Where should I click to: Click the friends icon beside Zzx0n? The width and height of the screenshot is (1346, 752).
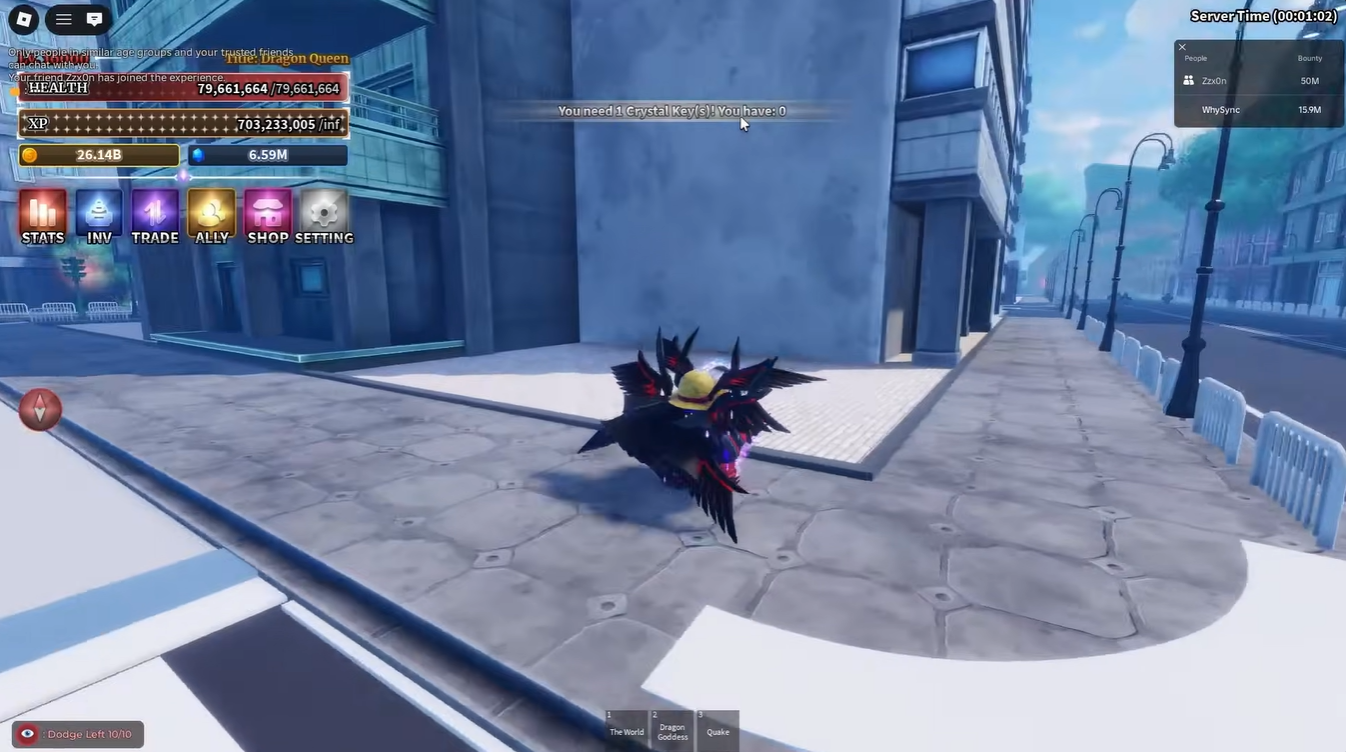(x=1188, y=80)
